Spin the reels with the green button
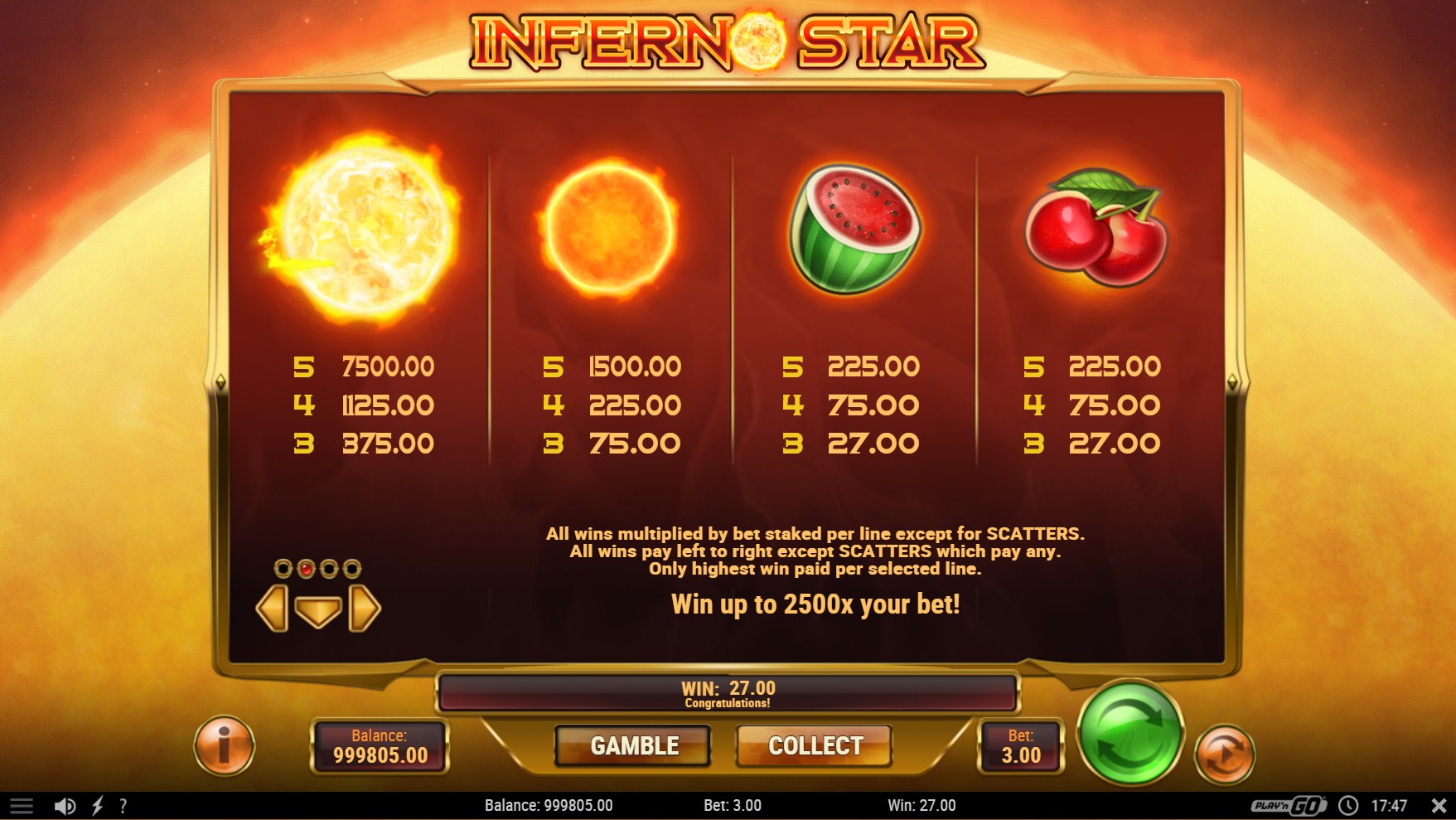The height and width of the screenshot is (820, 1456). (x=1130, y=732)
